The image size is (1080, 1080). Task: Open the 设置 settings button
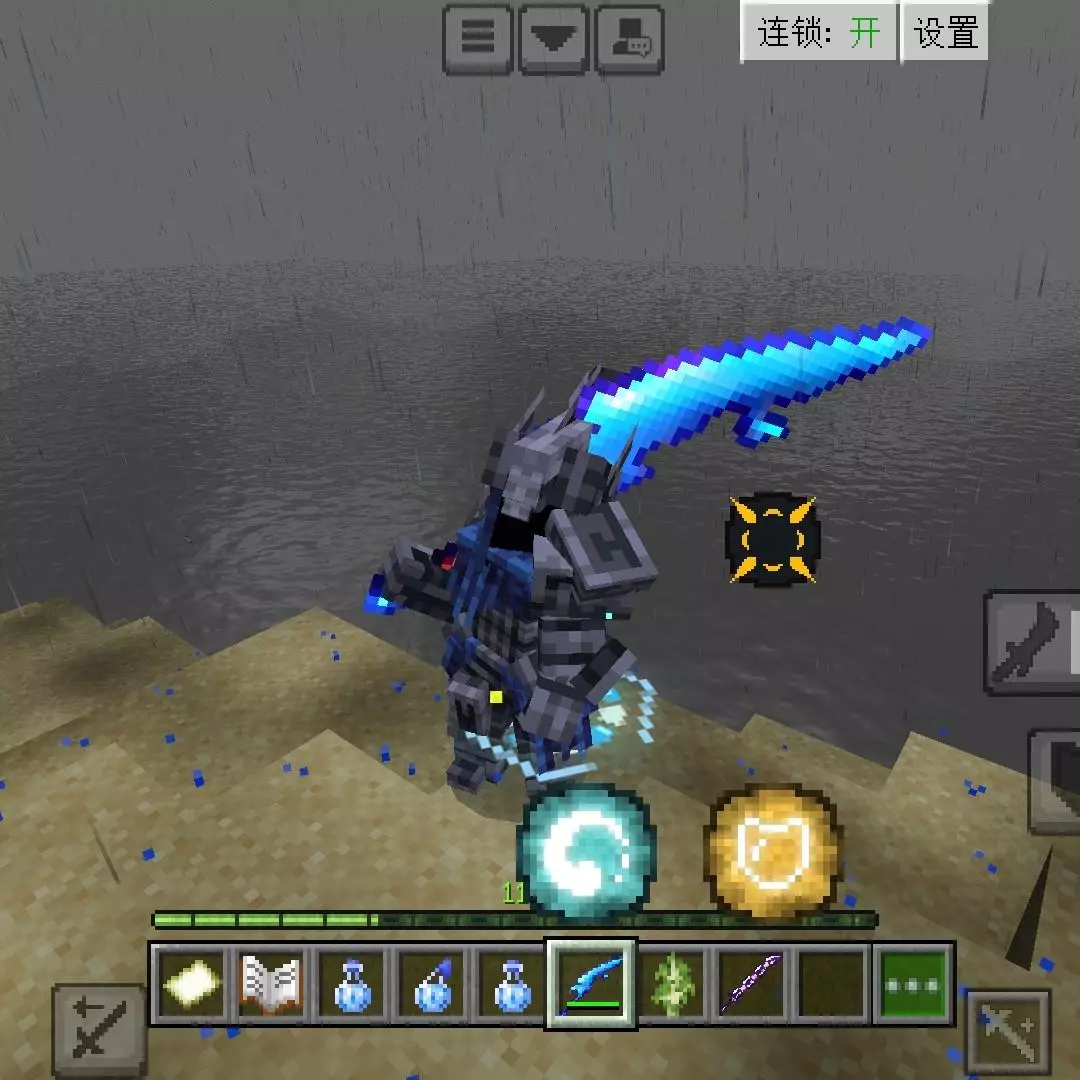click(x=945, y=33)
